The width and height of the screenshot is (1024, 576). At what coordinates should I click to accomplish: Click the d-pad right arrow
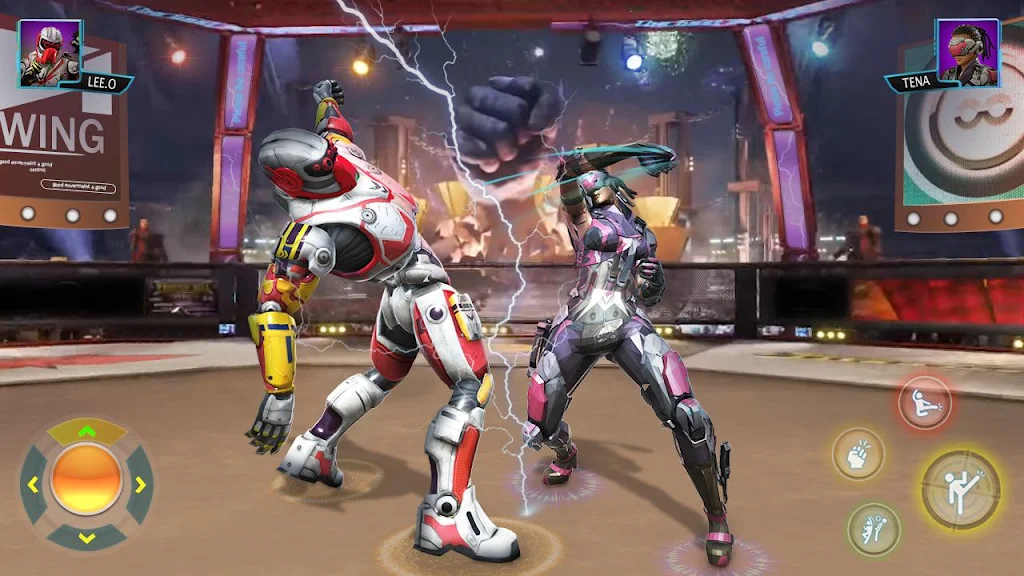point(140,485)
